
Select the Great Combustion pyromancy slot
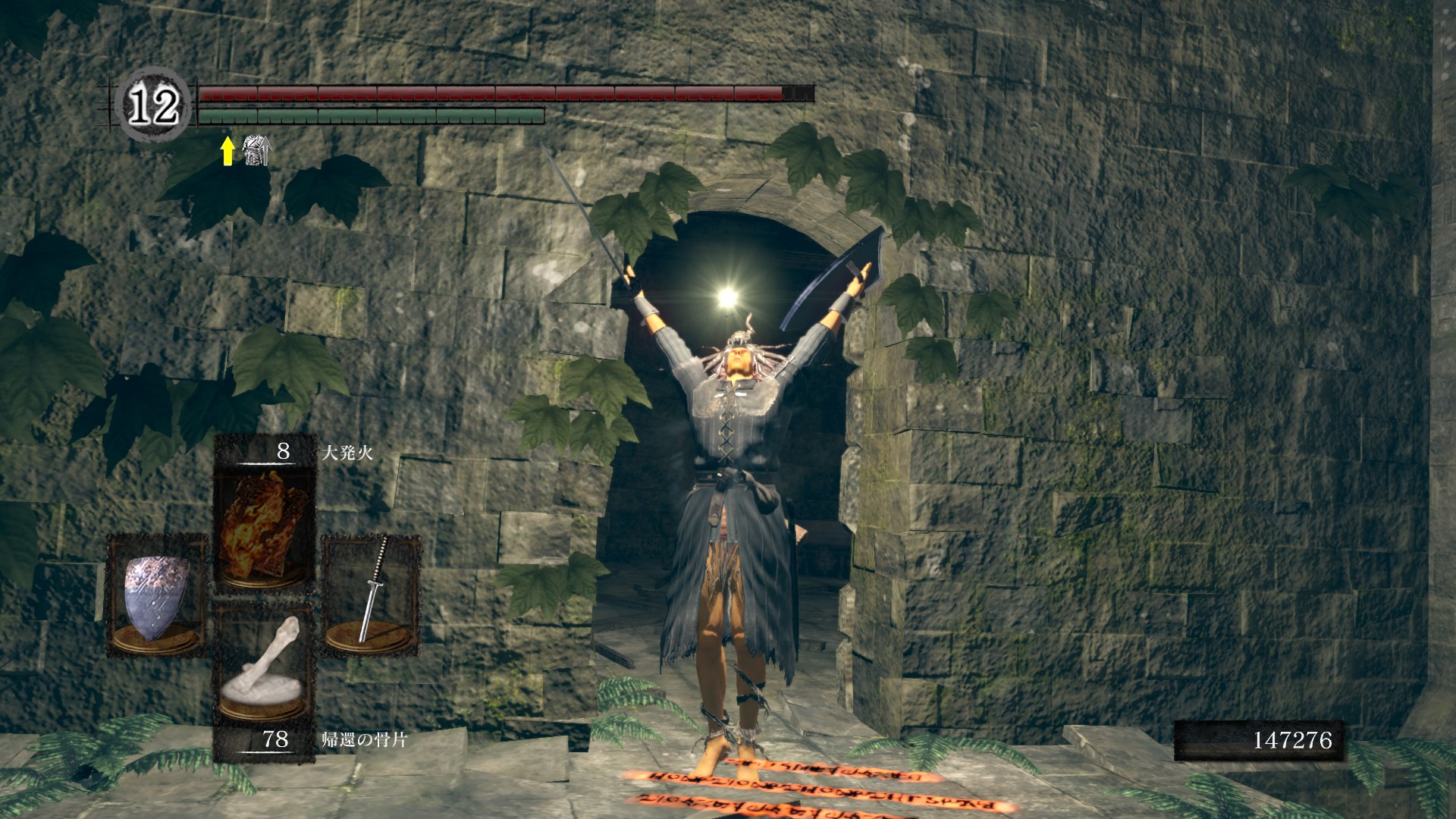(264, 524)
